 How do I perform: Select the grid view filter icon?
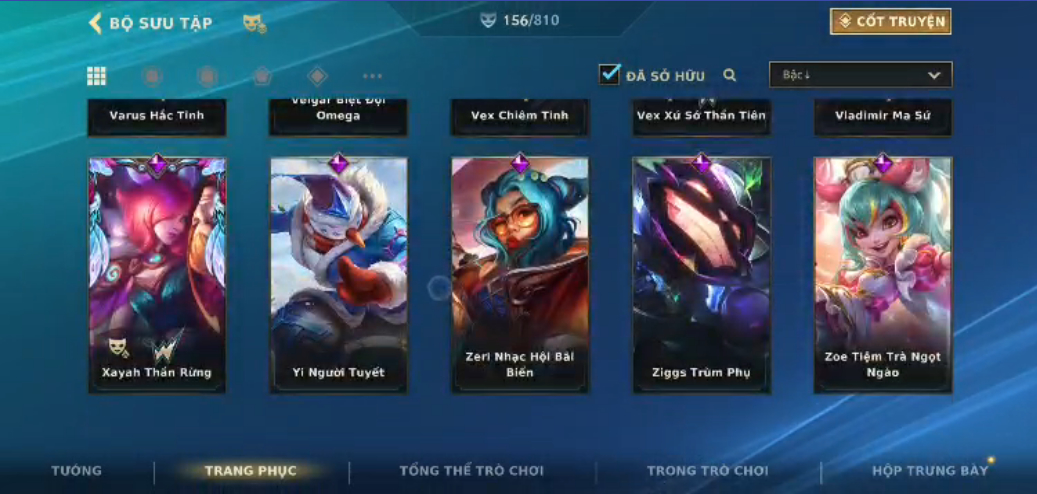(97, 76)
